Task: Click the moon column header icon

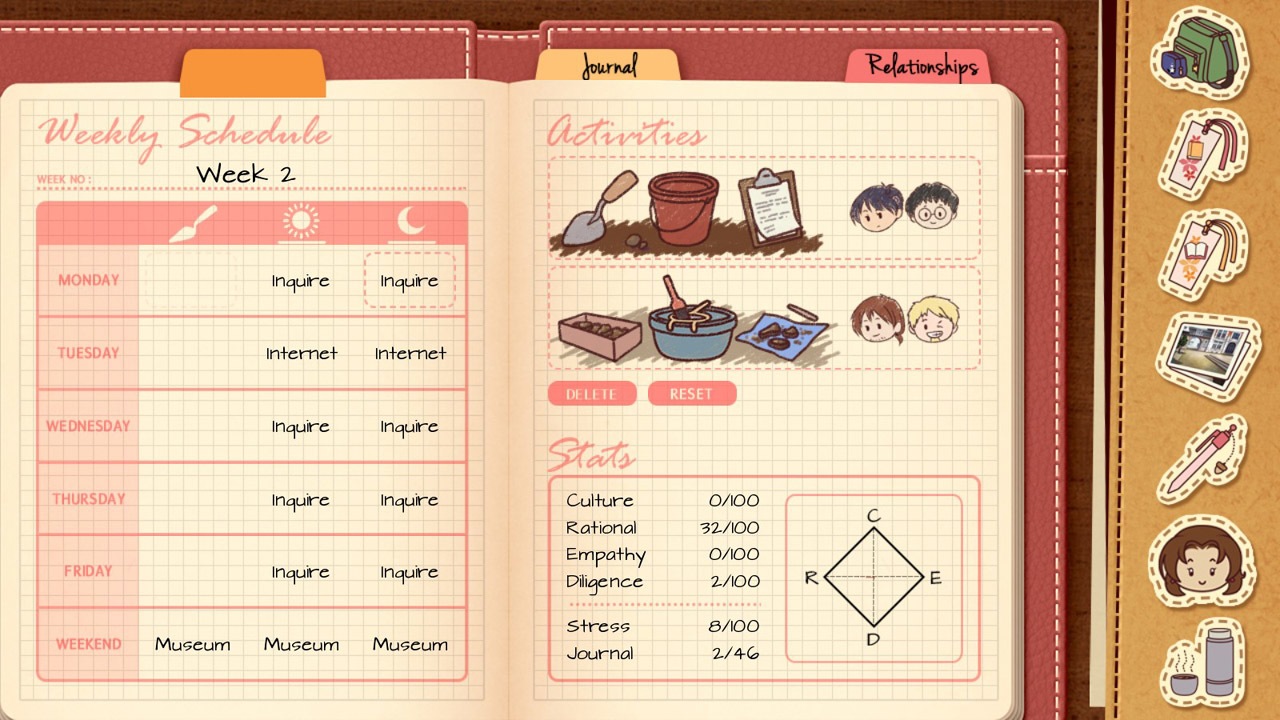Action: click(410, 221)
